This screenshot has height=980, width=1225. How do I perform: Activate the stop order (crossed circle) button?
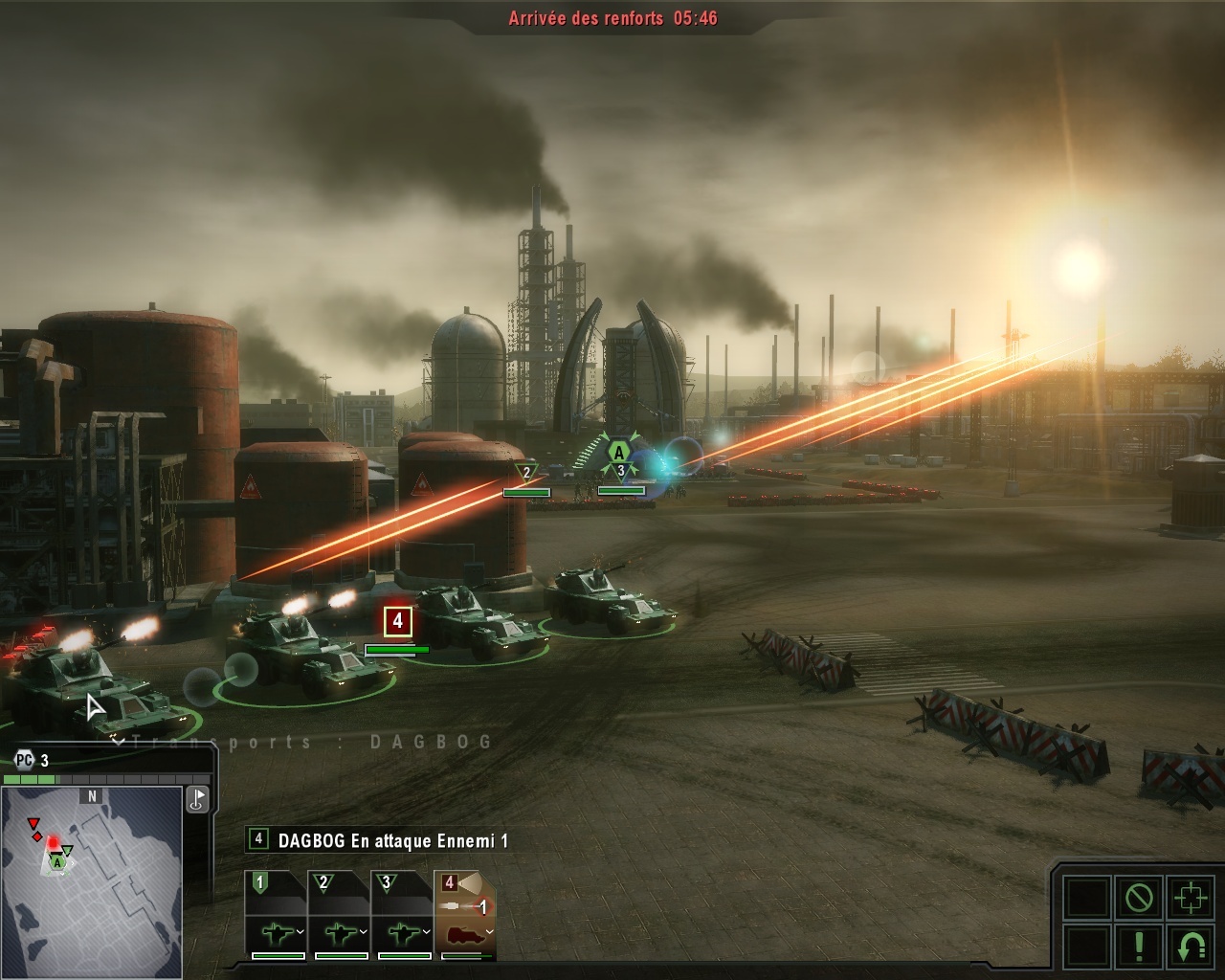[1139, 899]
